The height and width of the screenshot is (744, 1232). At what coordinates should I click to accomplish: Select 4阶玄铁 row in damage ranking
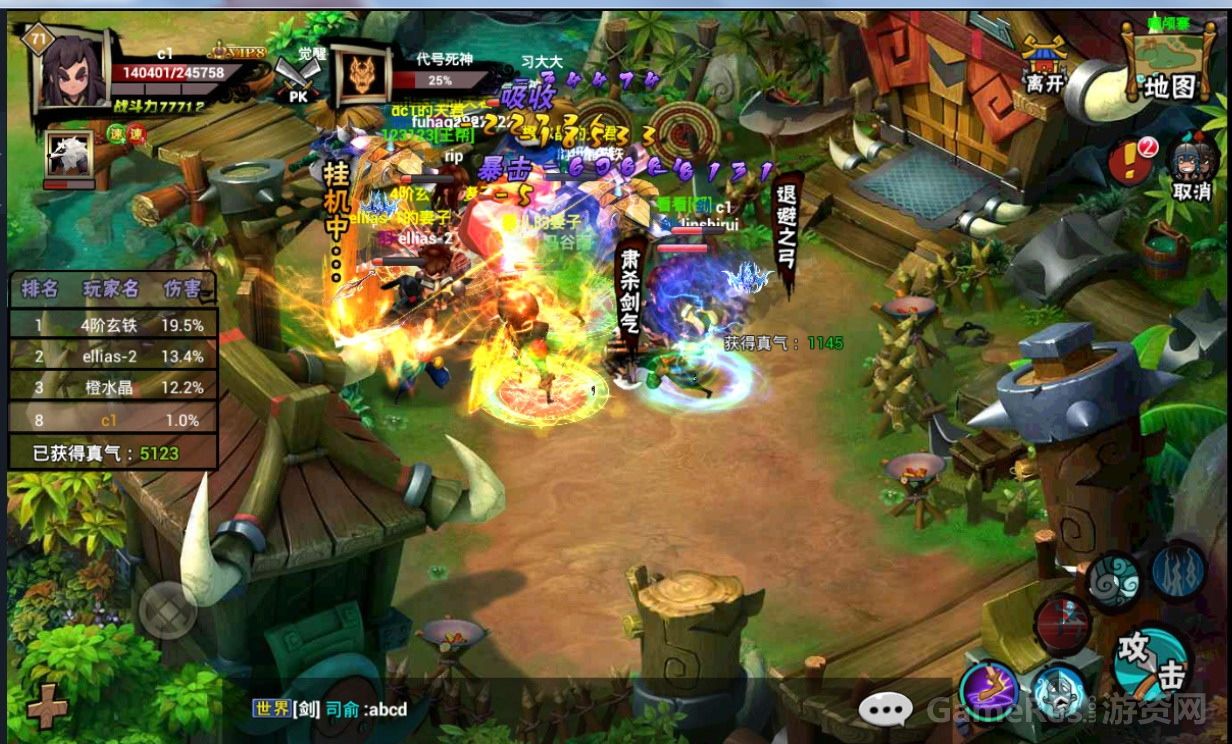(113, 325)
